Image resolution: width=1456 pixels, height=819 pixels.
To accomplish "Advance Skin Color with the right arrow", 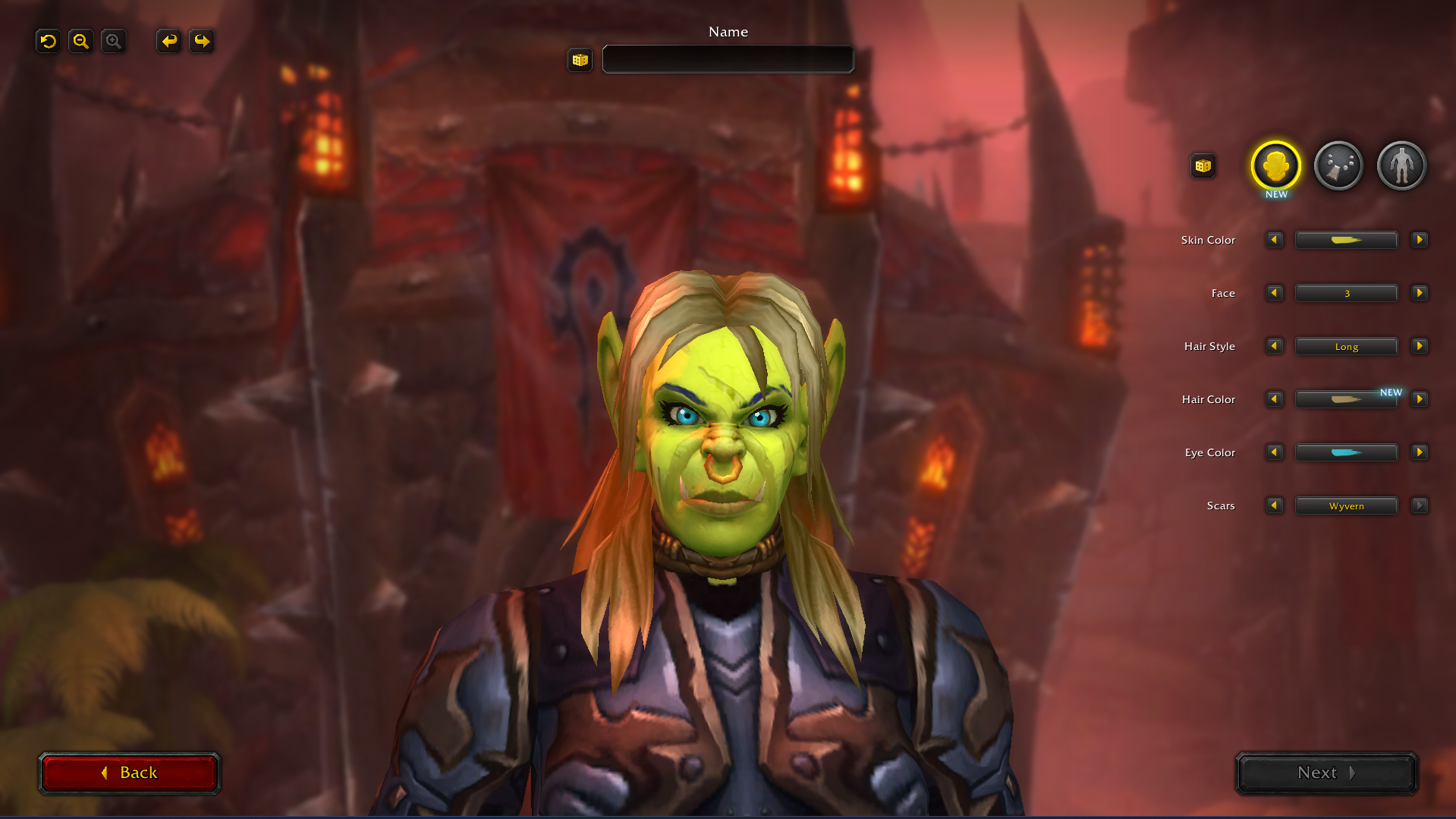I will click(1420, 240).
